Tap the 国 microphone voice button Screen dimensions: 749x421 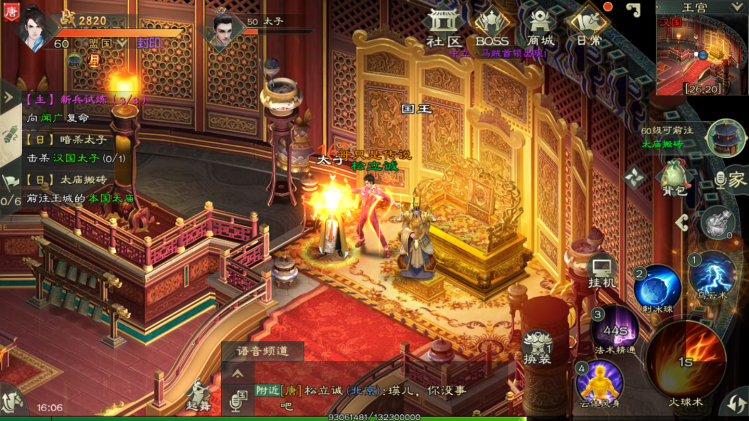[x=238, y=400]
